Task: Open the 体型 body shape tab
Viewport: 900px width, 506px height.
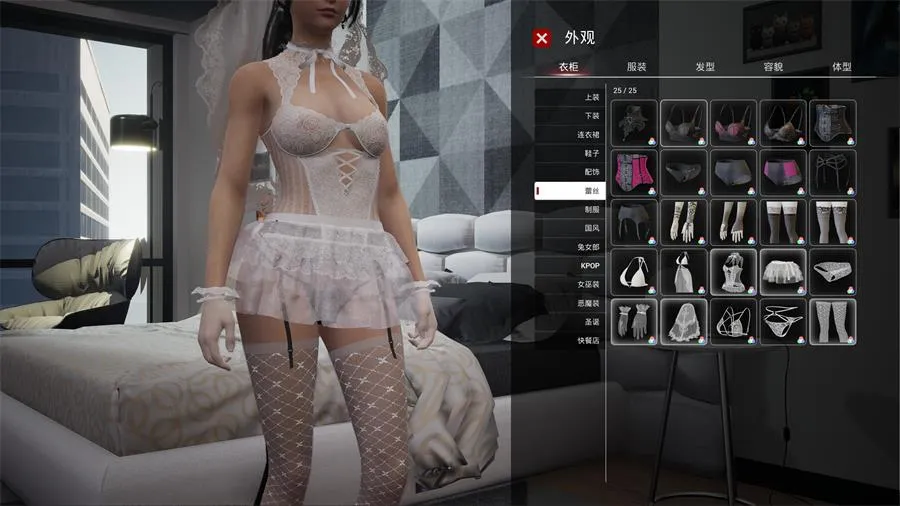Action: click(842, 67)
